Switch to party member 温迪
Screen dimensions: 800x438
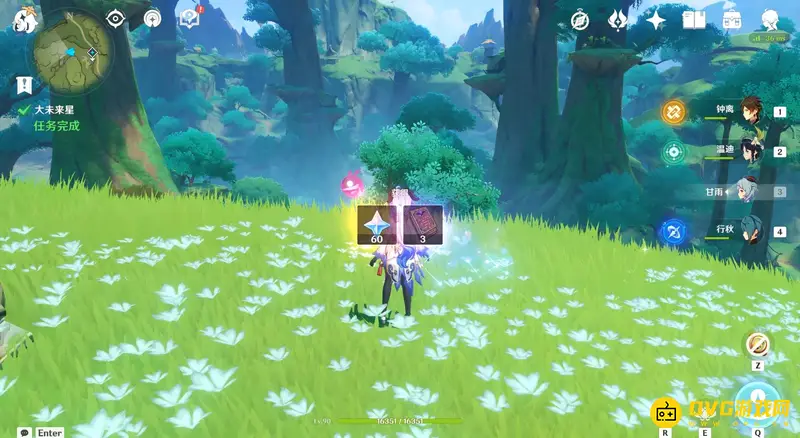pyautogui.click(x=751, y=151)
